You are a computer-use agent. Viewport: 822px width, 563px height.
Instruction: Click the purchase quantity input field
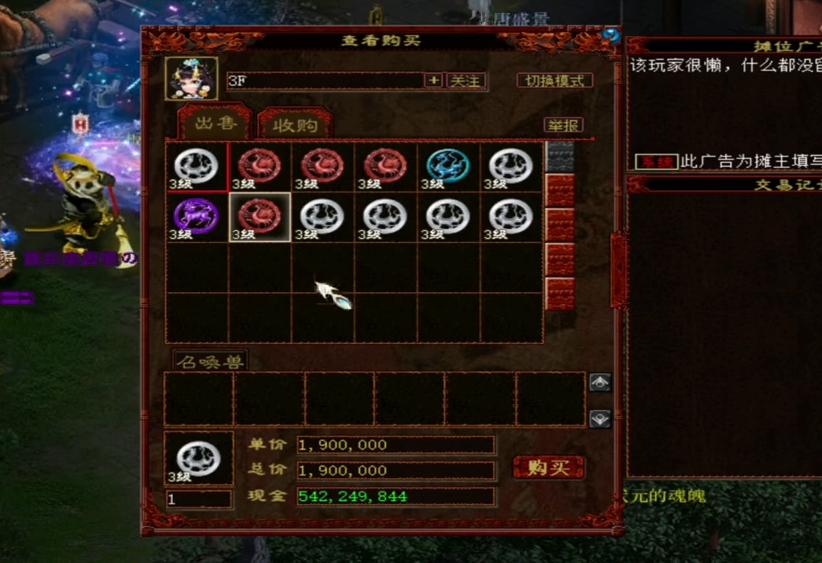(x=198, y=498)
